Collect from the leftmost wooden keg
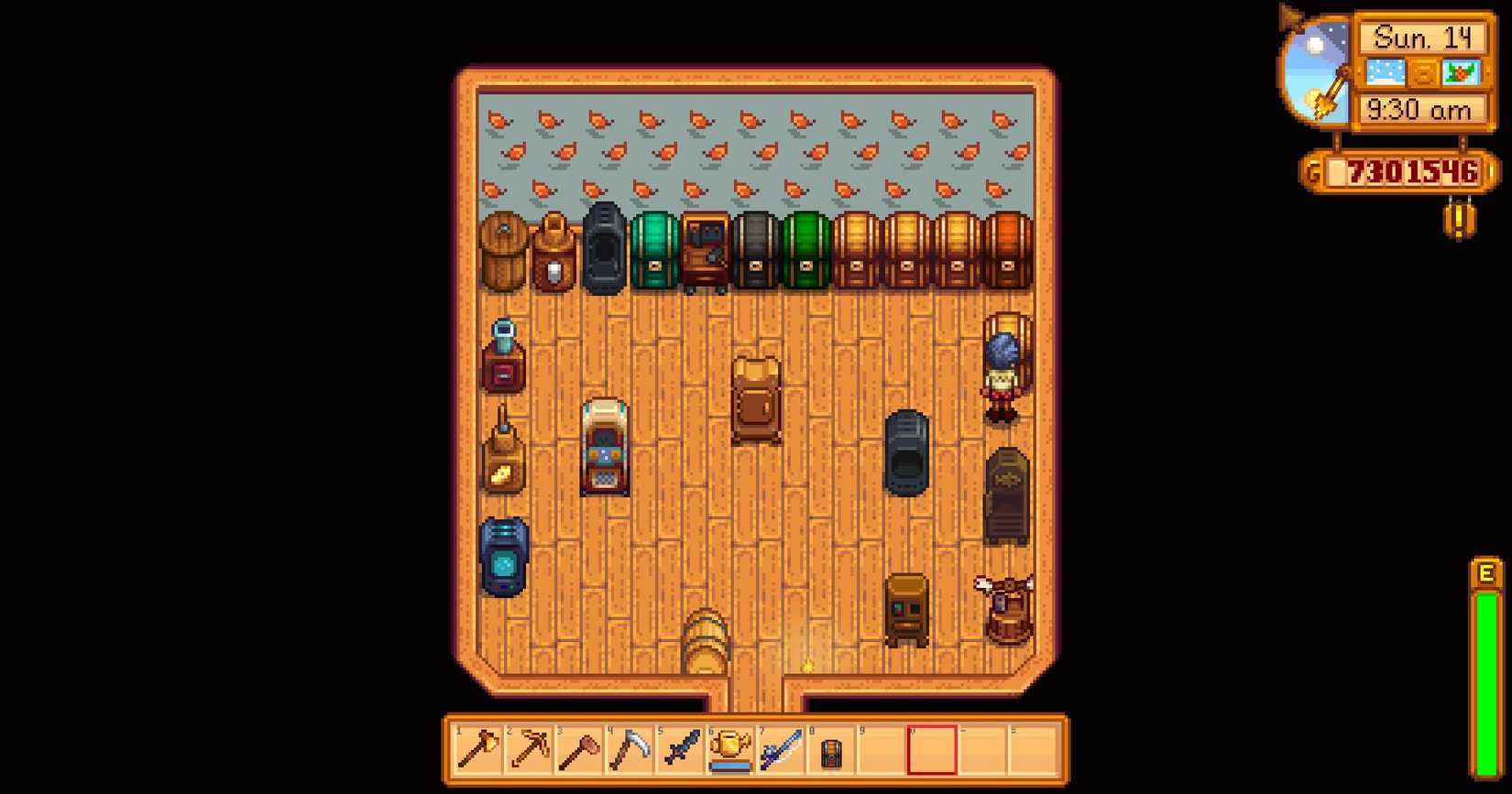The width and height of the screenshot is (1512, 794). tap(502, 252)
